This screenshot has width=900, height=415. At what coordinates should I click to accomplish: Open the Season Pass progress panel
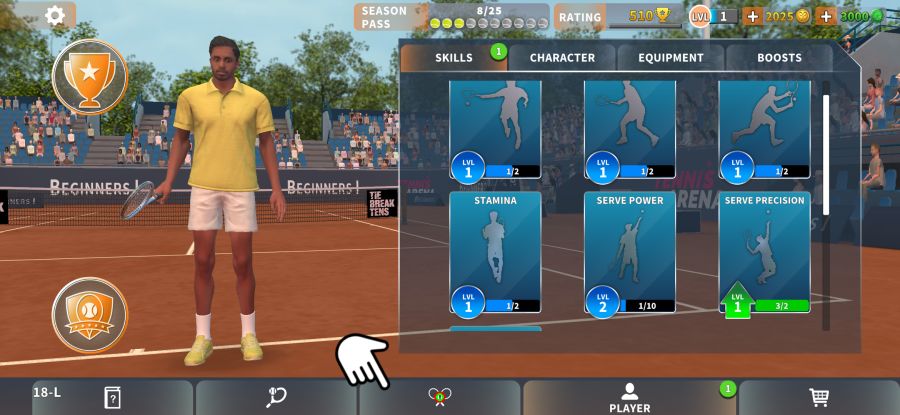(x=450, y=17)
